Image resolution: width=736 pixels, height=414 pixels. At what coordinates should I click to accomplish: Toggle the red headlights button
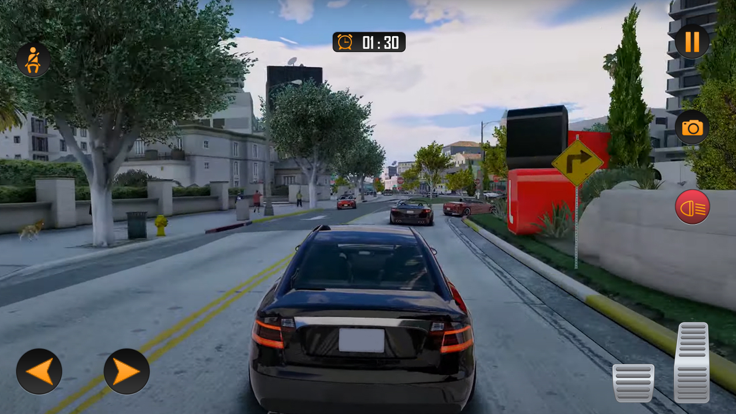pyautogui.click(x=691, y=206)
